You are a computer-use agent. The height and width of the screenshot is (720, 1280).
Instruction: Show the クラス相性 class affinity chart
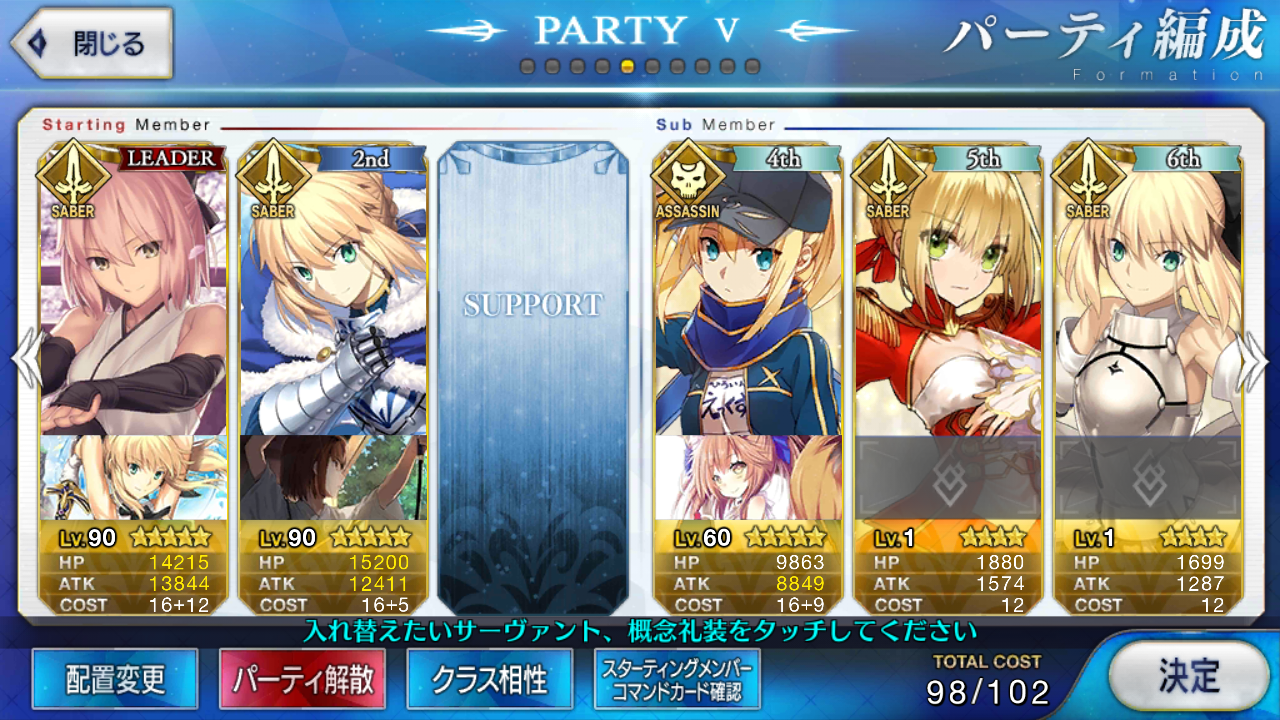(x=490, y=680)
